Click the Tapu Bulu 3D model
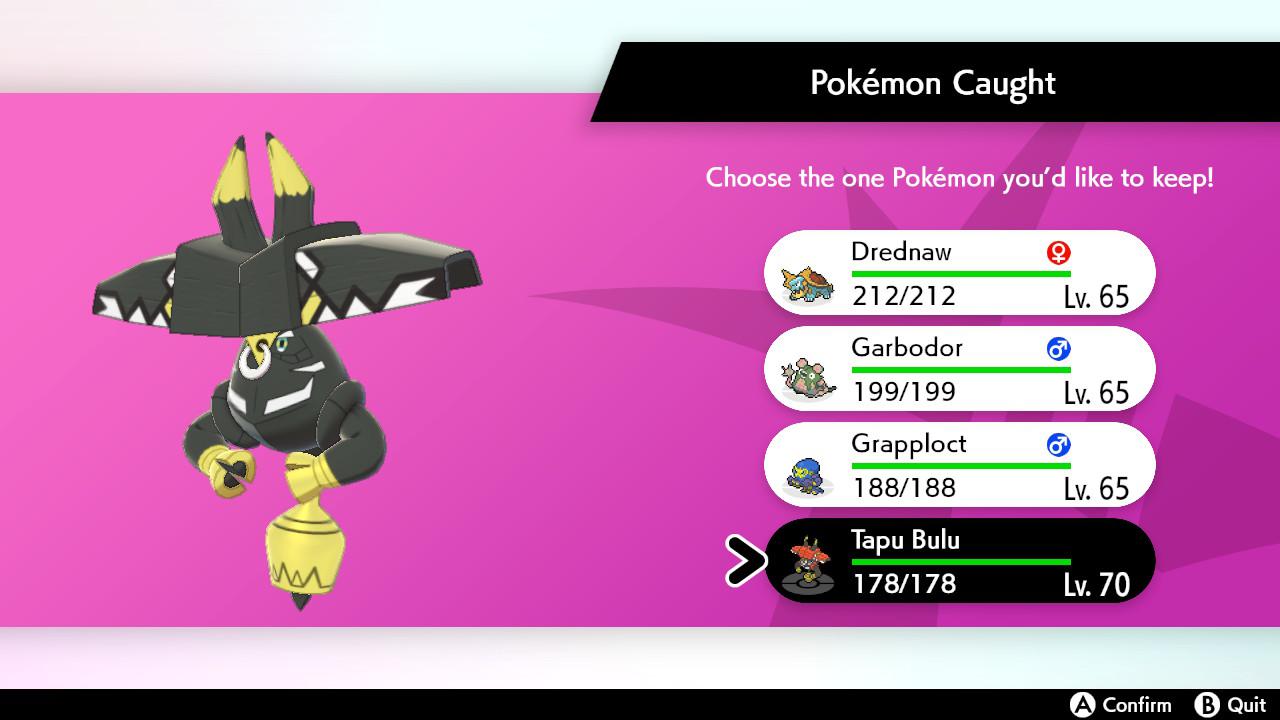 click(290, 380)
